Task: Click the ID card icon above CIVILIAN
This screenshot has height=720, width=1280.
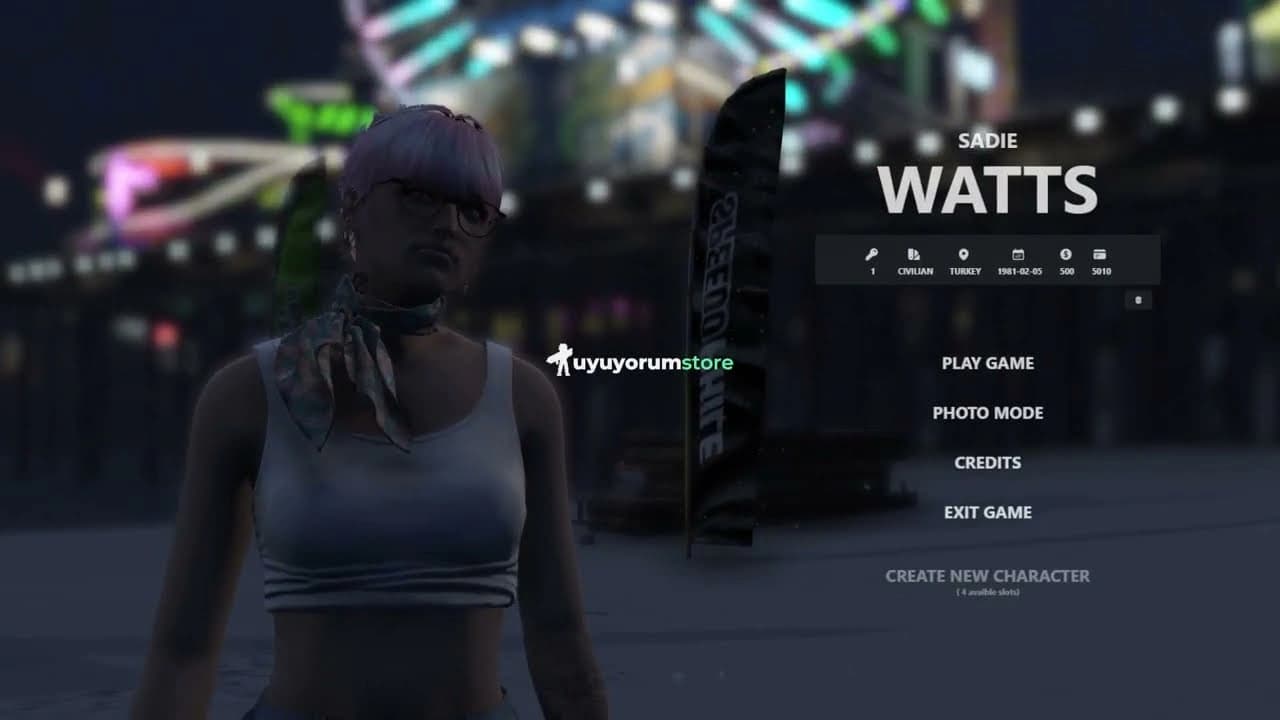Action: (913, 254)
